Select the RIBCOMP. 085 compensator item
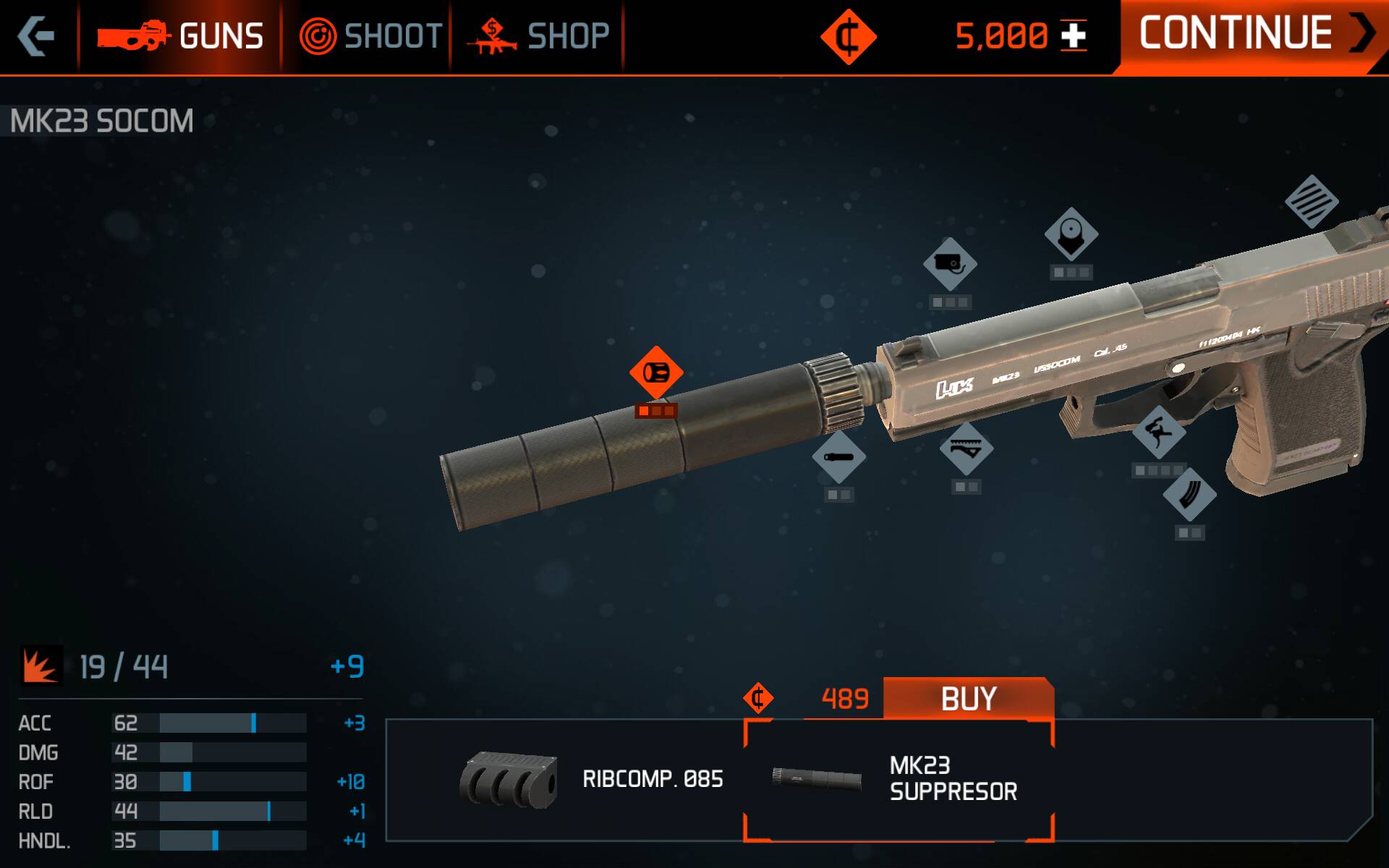The width and height of the screenshot is (1389, 868). [592, 780]
